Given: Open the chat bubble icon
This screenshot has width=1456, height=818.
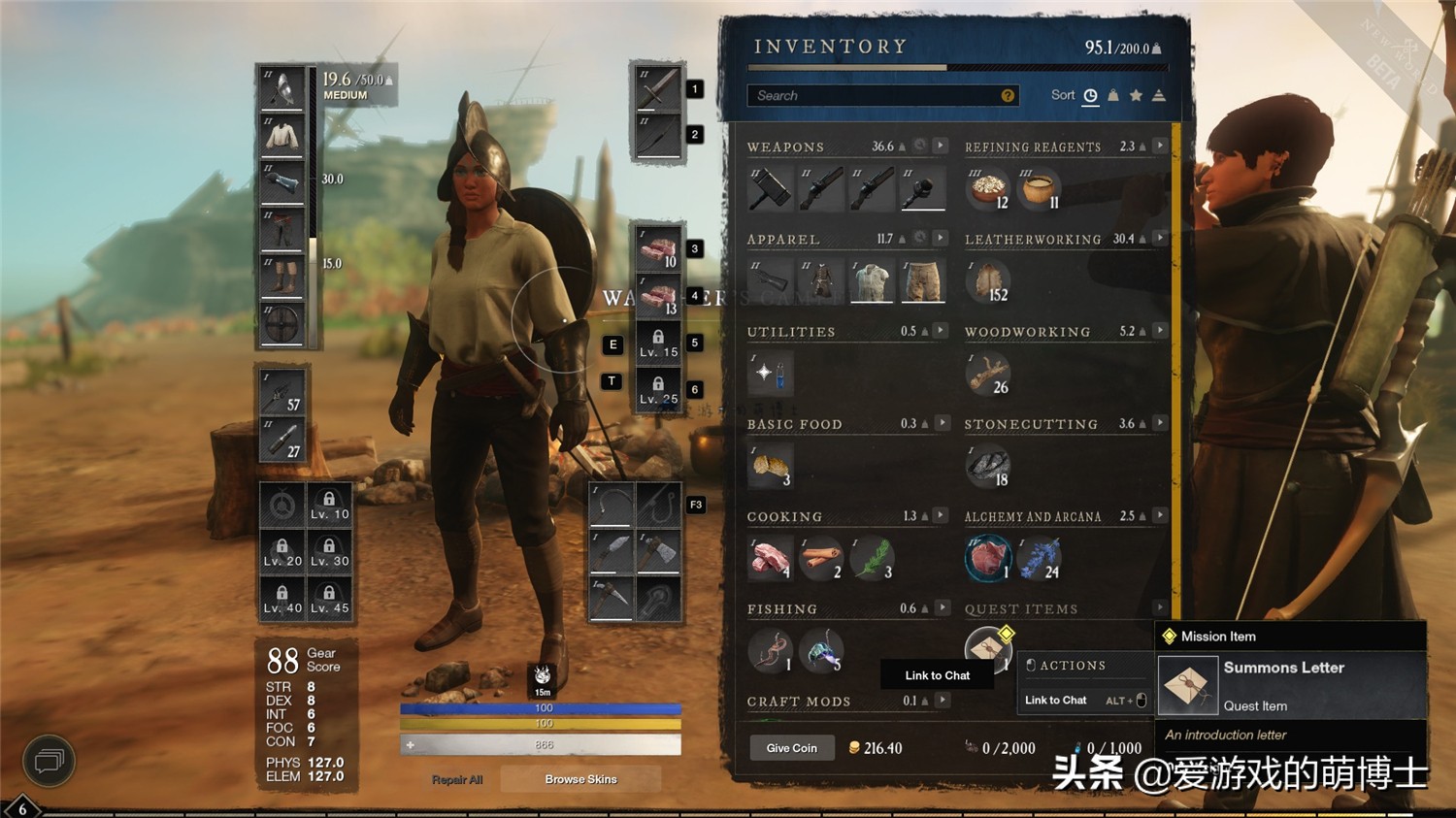Looking at the screenshot, I should (x=49, y=761).
